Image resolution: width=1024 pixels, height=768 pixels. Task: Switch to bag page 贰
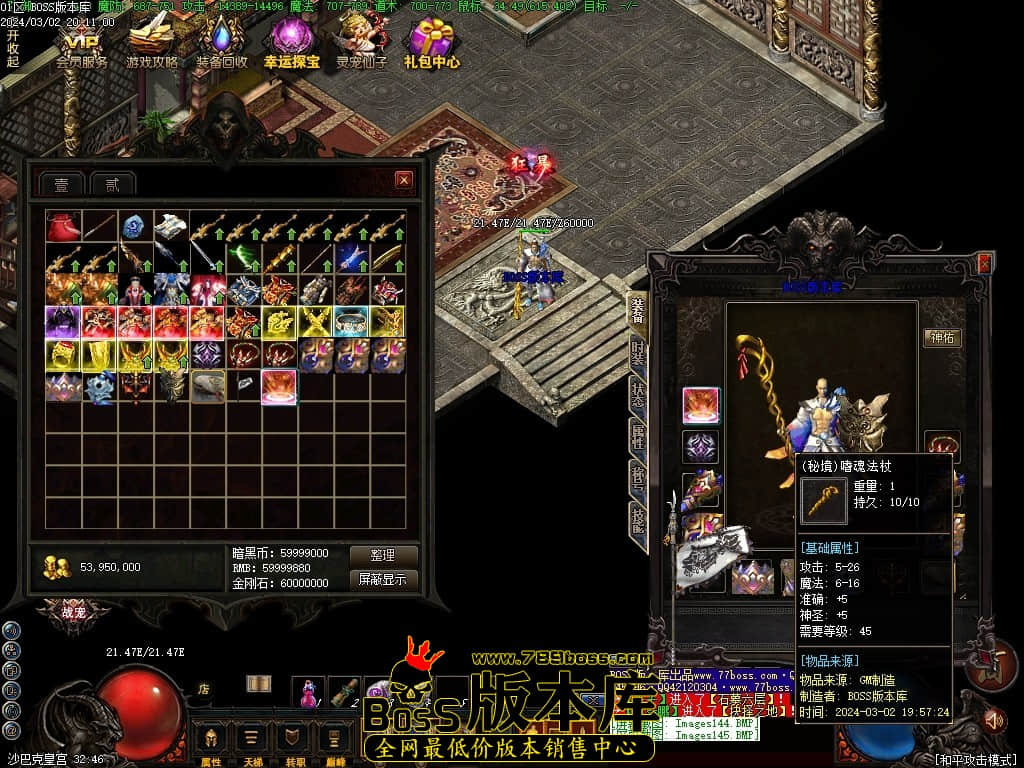coord(112,183)
